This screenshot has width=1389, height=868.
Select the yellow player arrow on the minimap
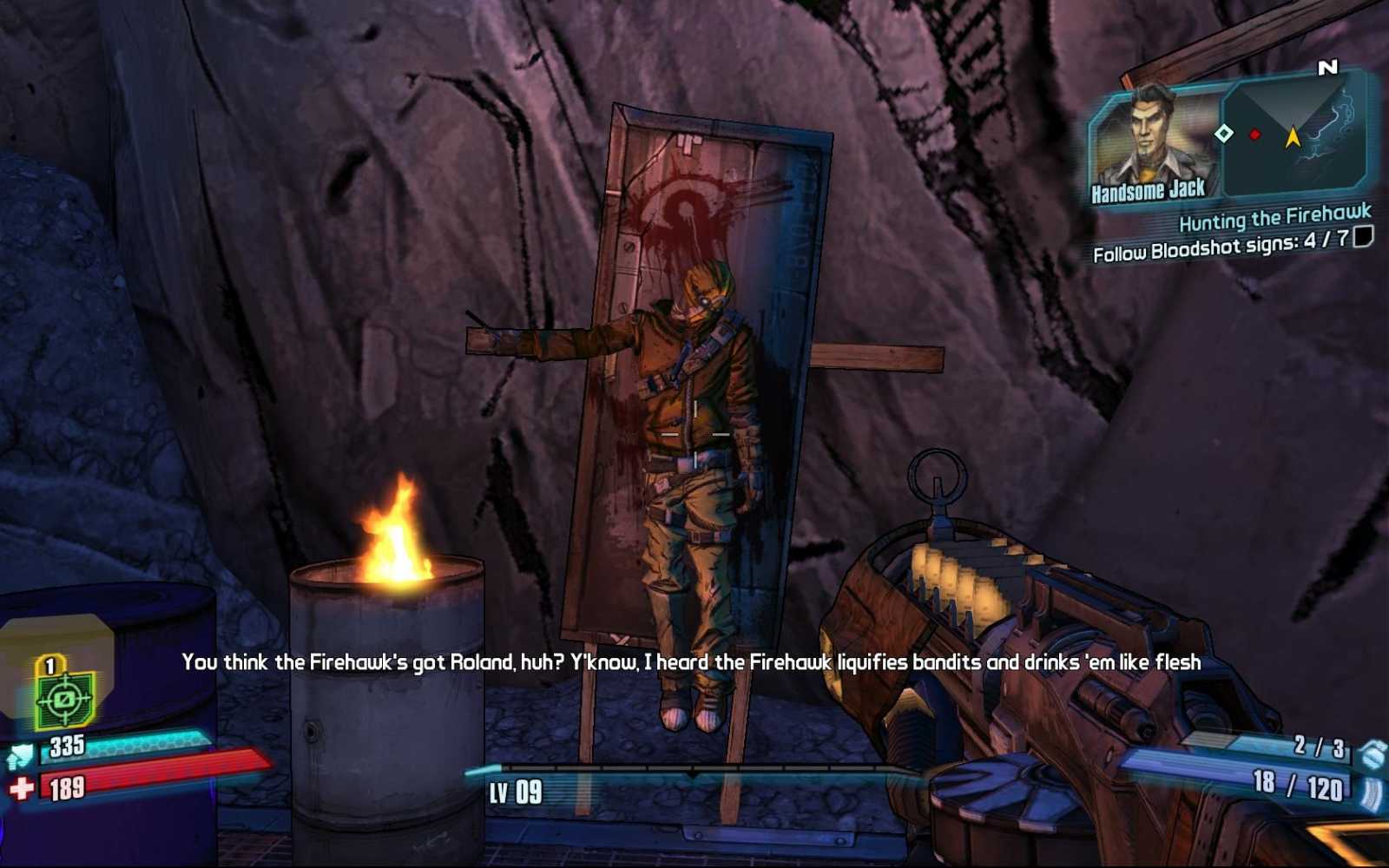pos(1291,137)
